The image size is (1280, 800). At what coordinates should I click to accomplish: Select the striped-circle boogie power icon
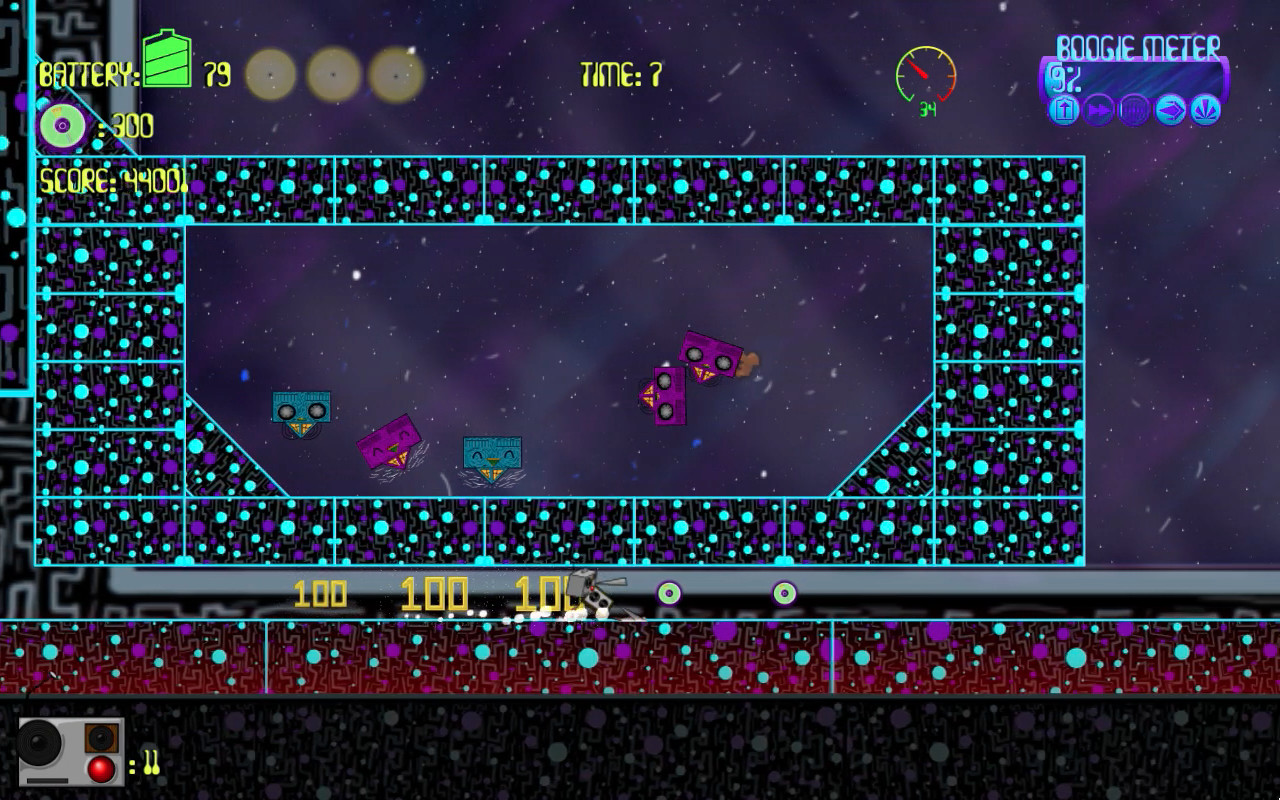pyautogui.click(x=1134, y=110)
